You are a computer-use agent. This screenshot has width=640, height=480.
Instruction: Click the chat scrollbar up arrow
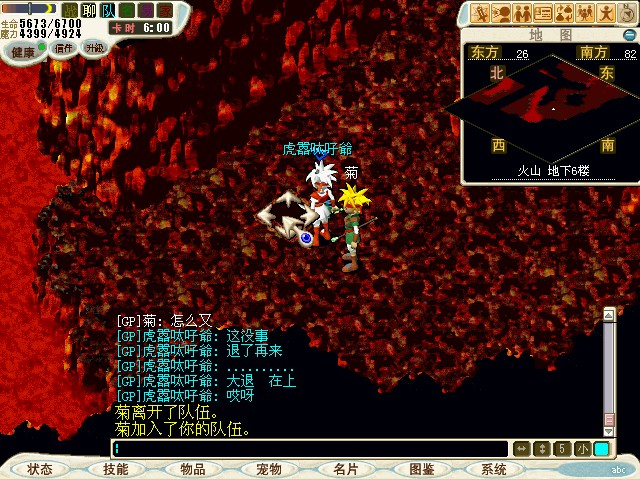coord(609,317)
